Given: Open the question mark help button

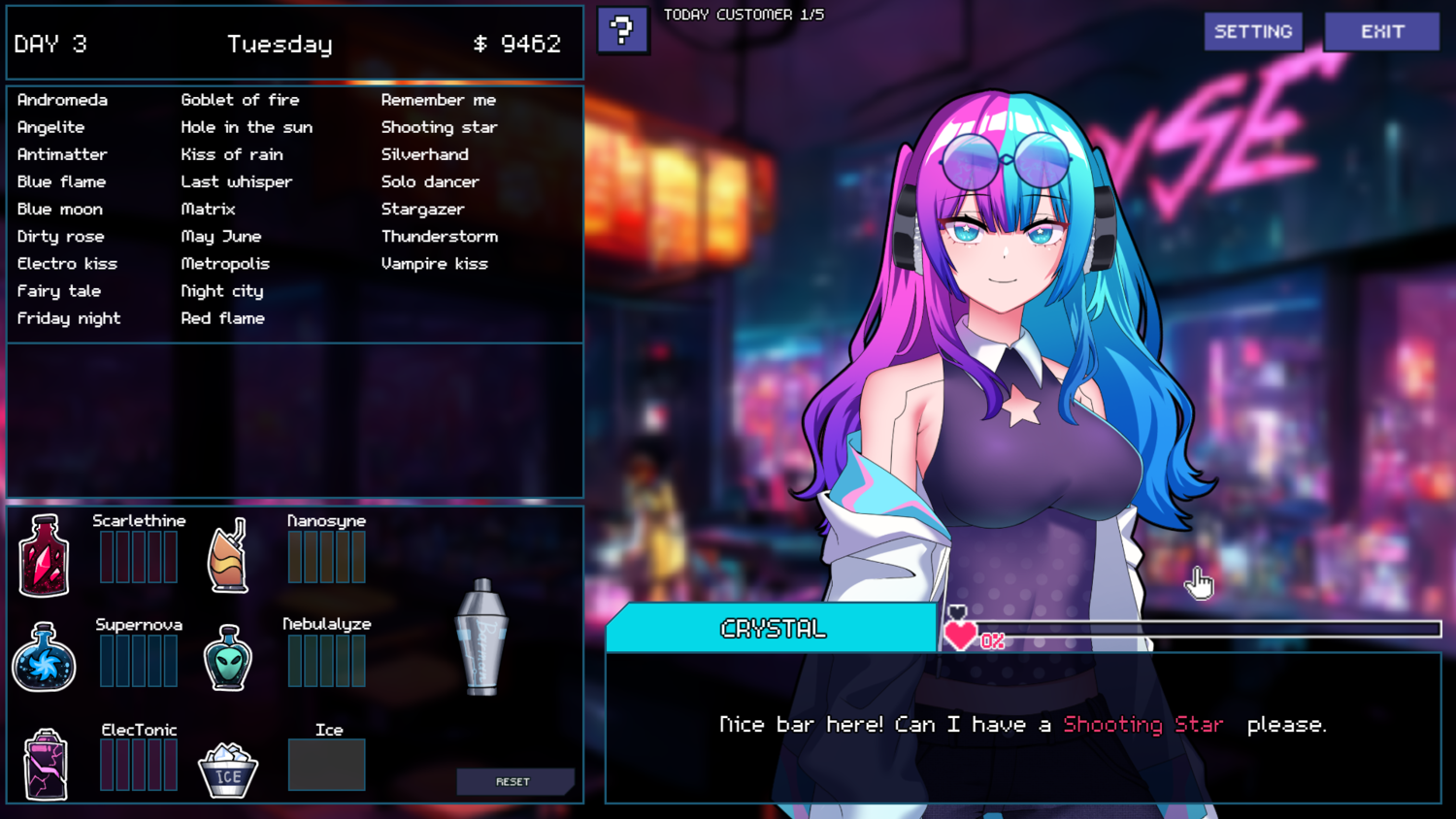Looking at the screenshot, I should (622, 30).
